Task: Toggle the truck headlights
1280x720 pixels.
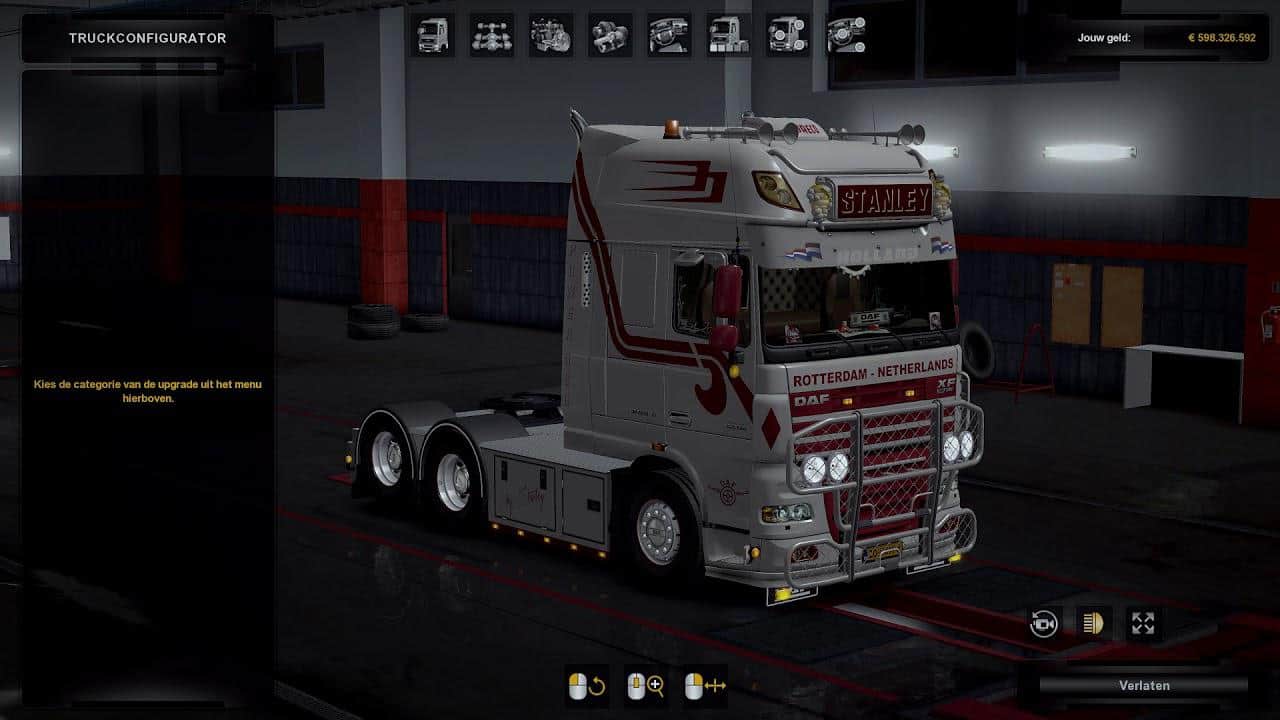Action: pyautogui.click(x=1093, y=624)
